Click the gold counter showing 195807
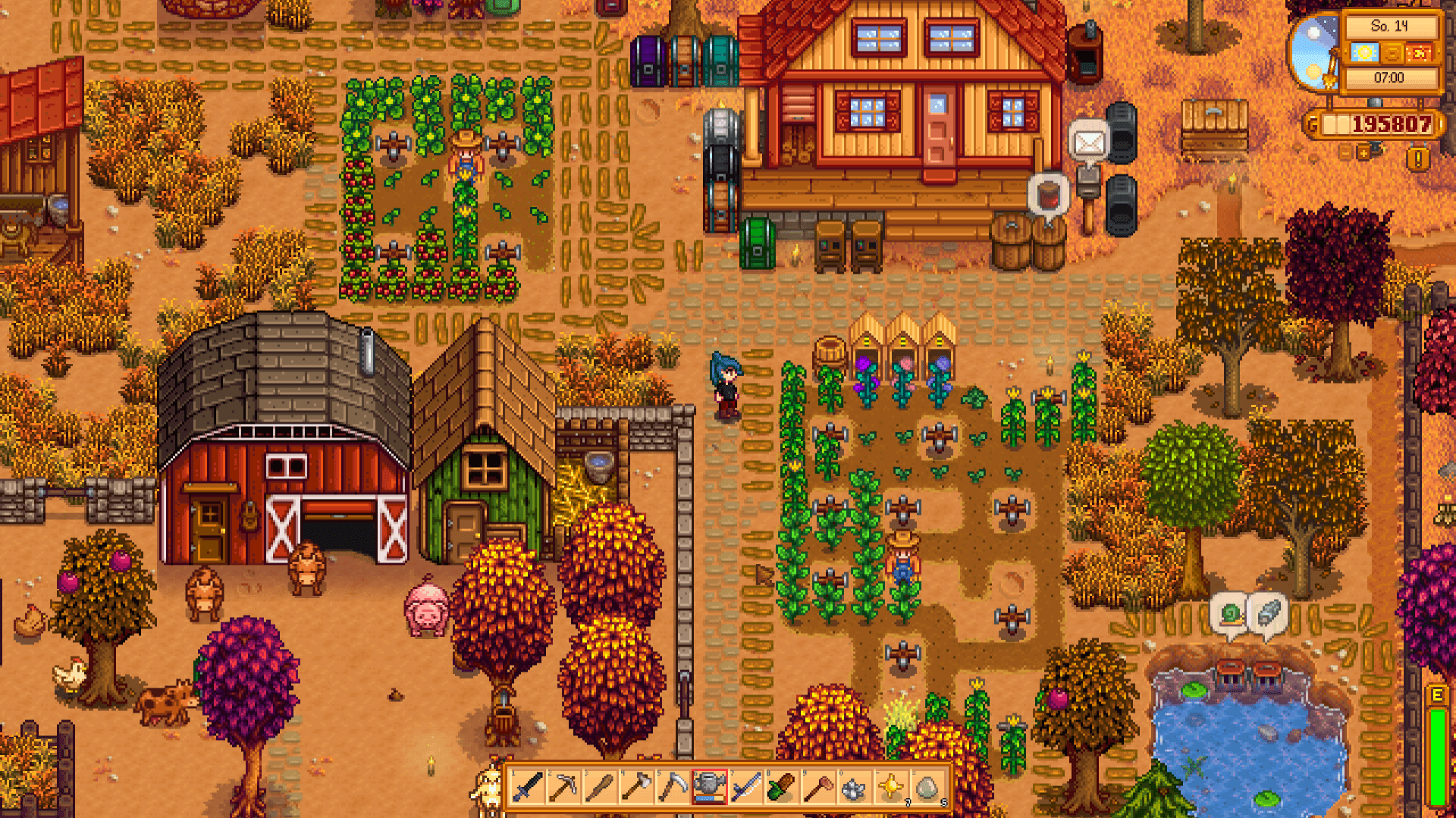Image resolution: width=1456 pixels, height=818 pixels. (1392, 123)
